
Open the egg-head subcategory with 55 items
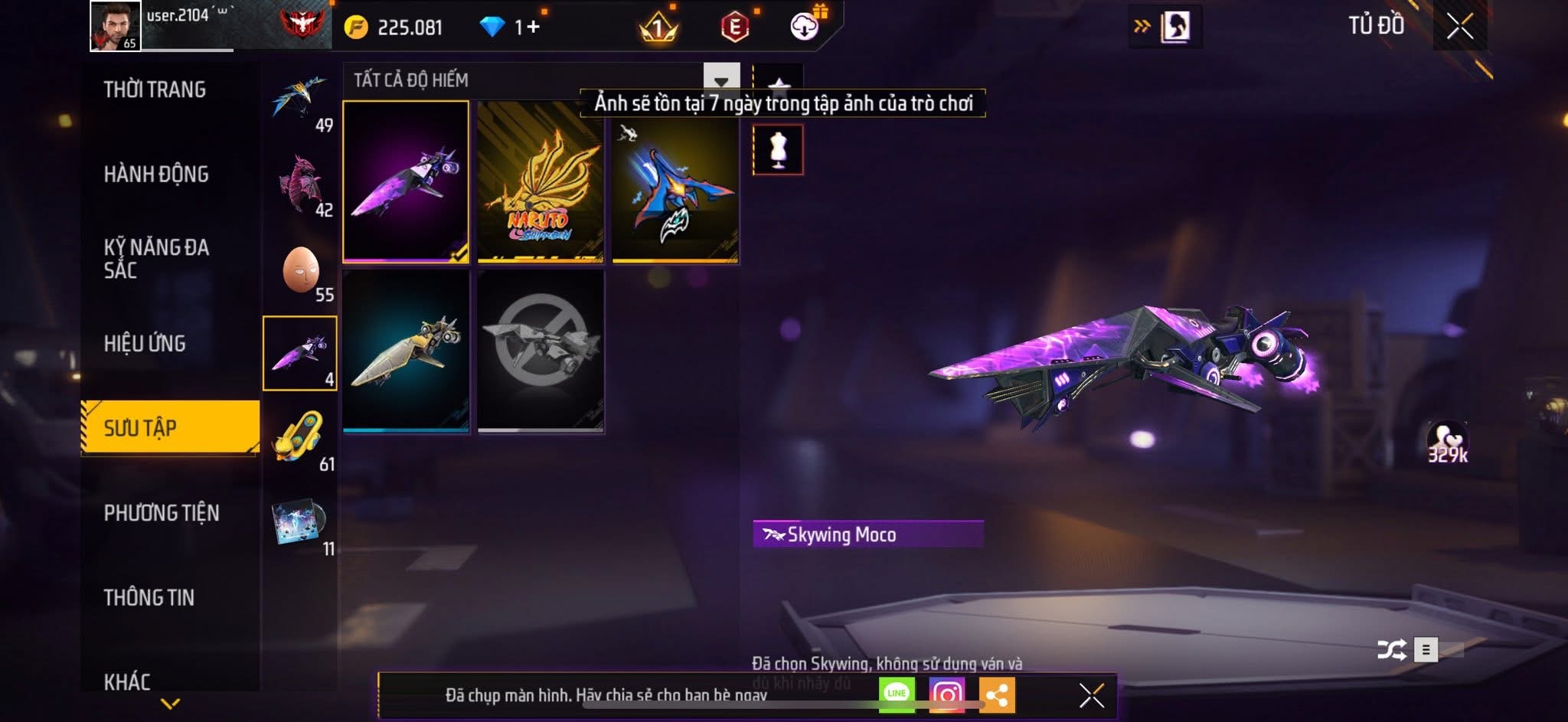pyautogui.click(x=301, y=273)
